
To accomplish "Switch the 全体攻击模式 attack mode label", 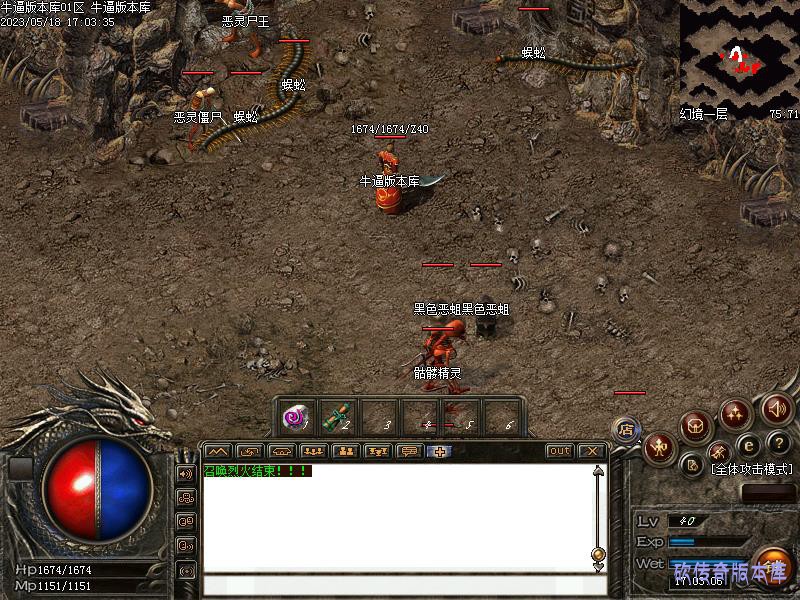I will 750,469.
